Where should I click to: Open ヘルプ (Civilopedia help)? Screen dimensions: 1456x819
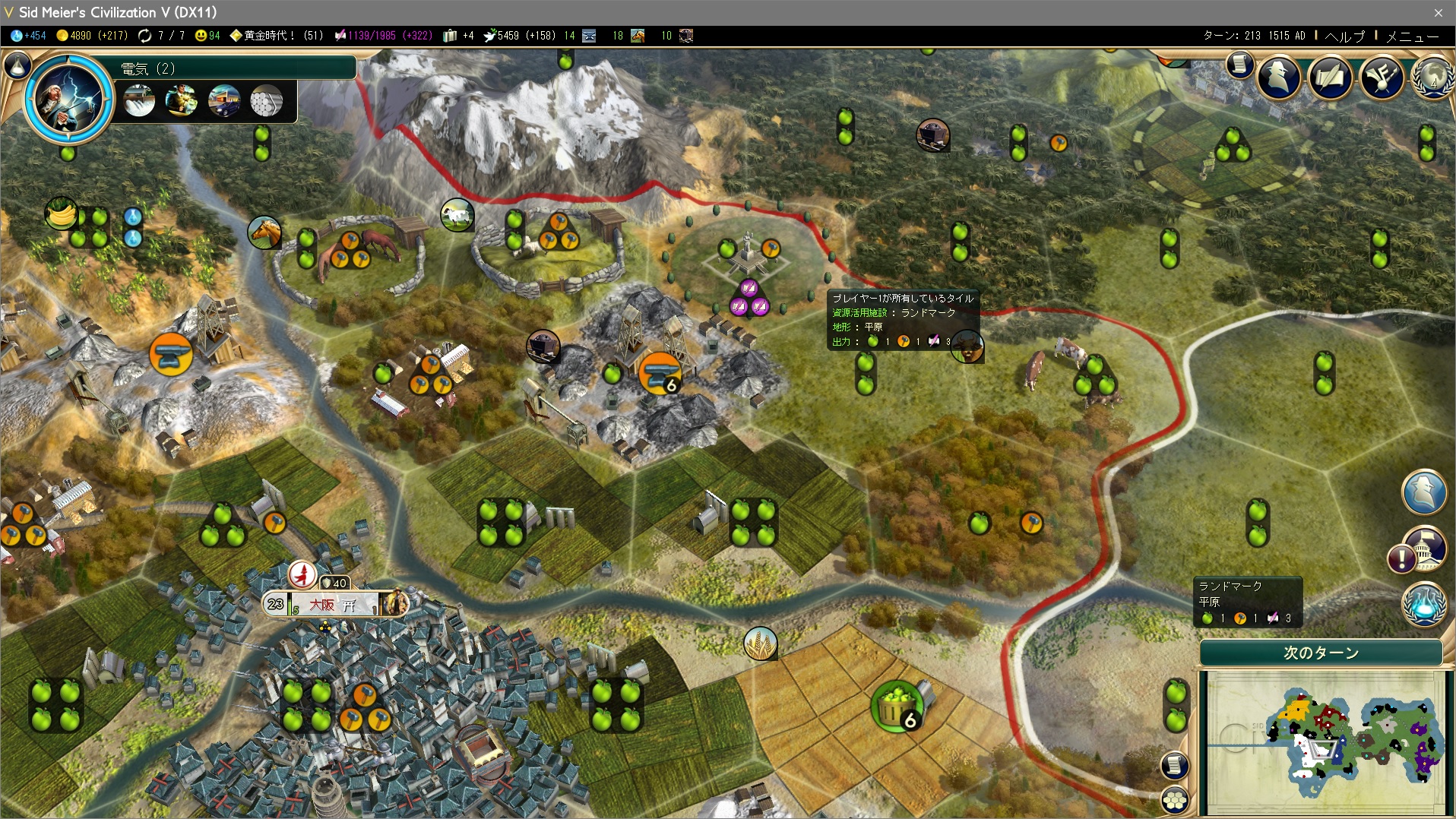(1344, 36)
